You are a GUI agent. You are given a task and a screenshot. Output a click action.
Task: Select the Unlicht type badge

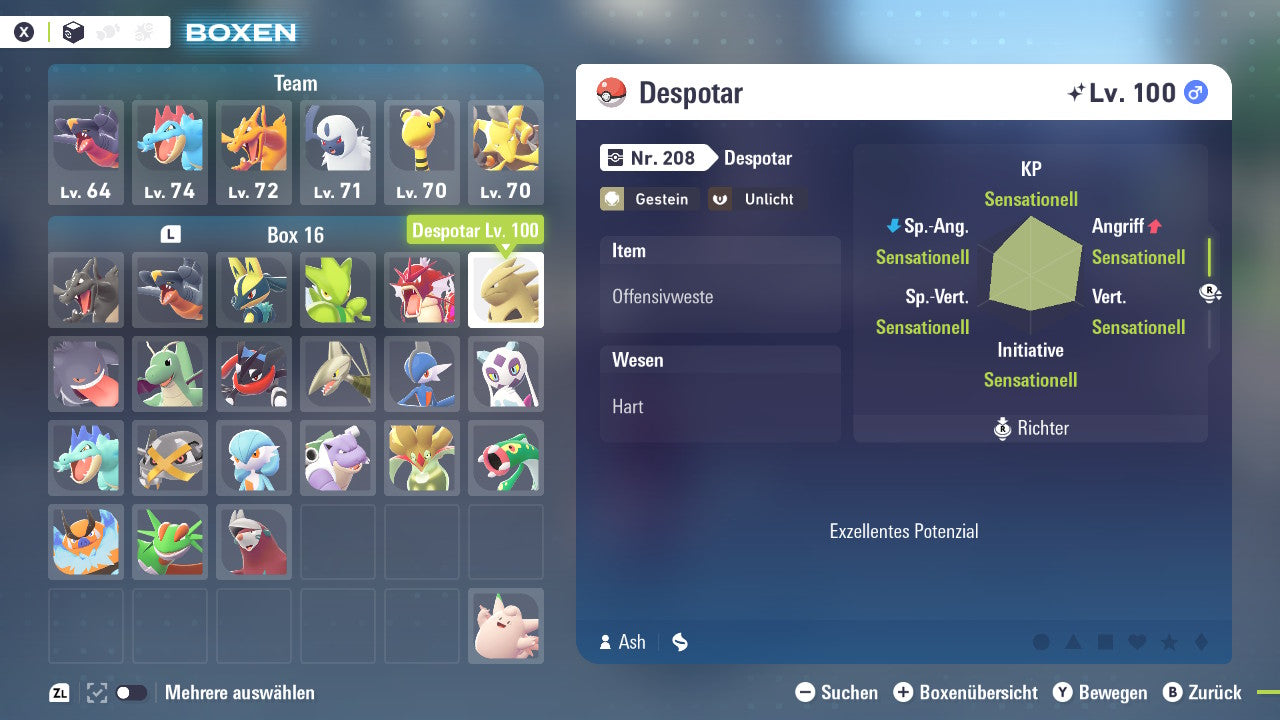tap(757, 199)
